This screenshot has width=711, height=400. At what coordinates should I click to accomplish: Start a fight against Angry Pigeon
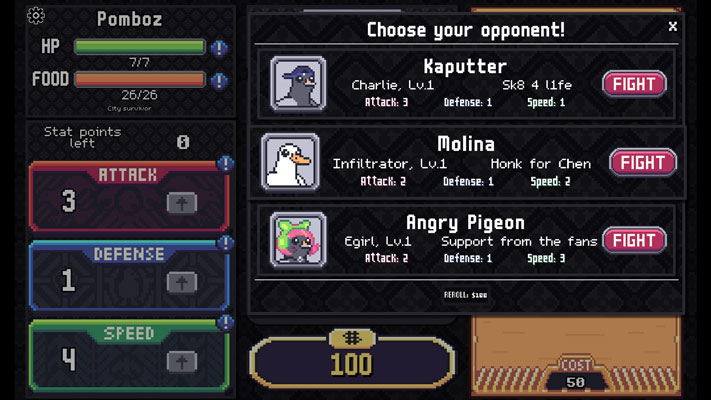[634, 240]
